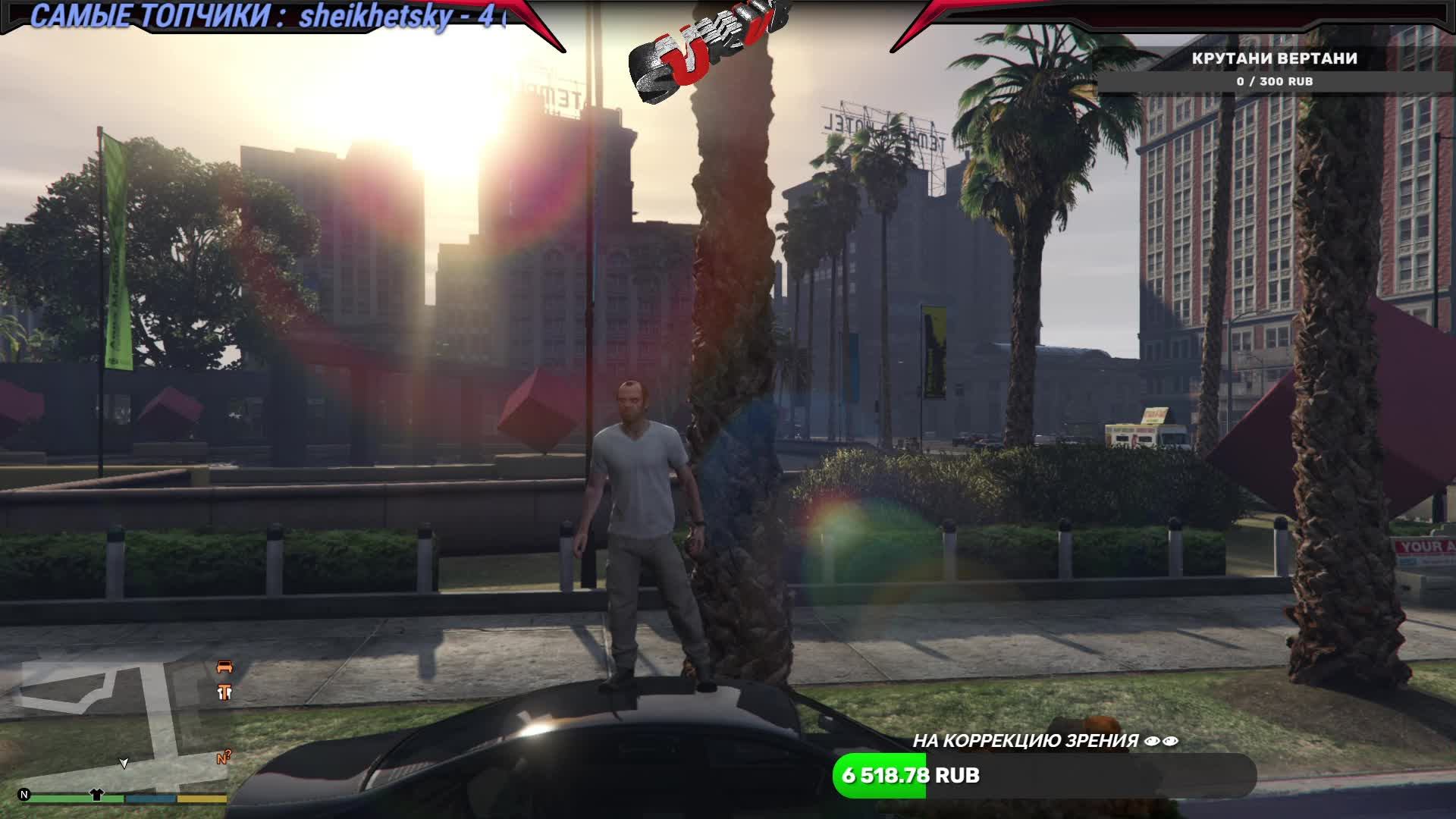Click the clothing store T-shirt icon on minimap
This screenshot has height=819, width=1456.
[x=225, y=692]
